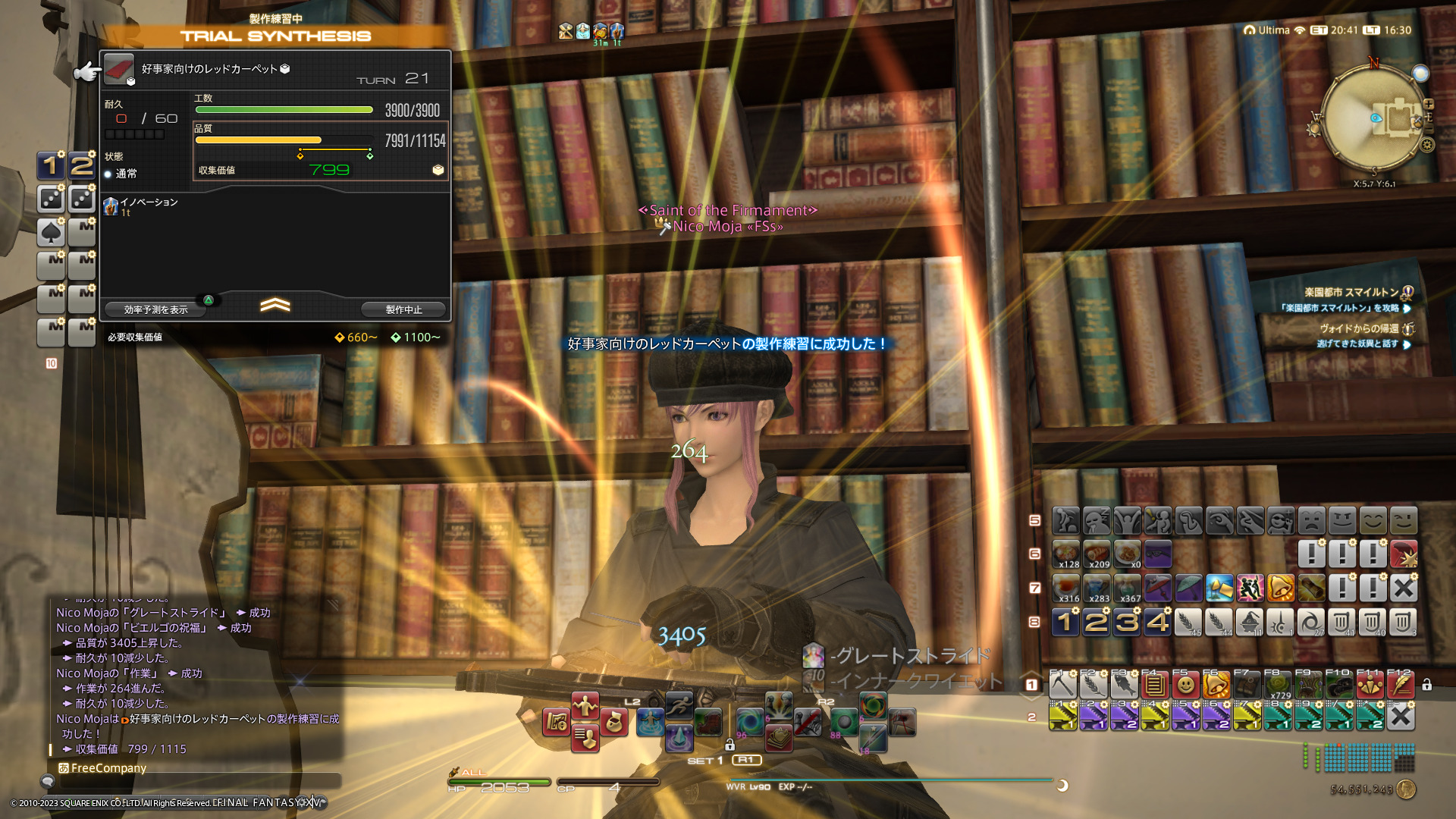Click the spade icon in the left hotbar

click(x=51, y=232)
